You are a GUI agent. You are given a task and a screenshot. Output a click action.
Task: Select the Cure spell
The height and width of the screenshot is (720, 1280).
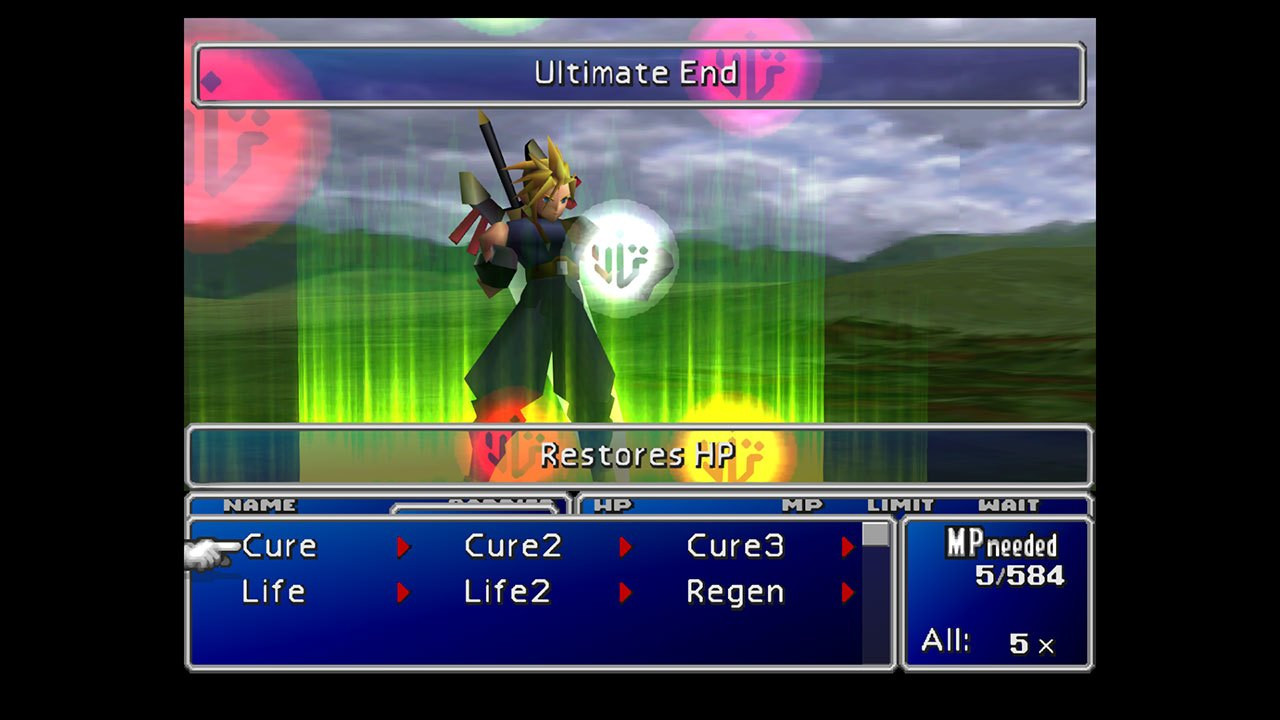click(279, 546)
